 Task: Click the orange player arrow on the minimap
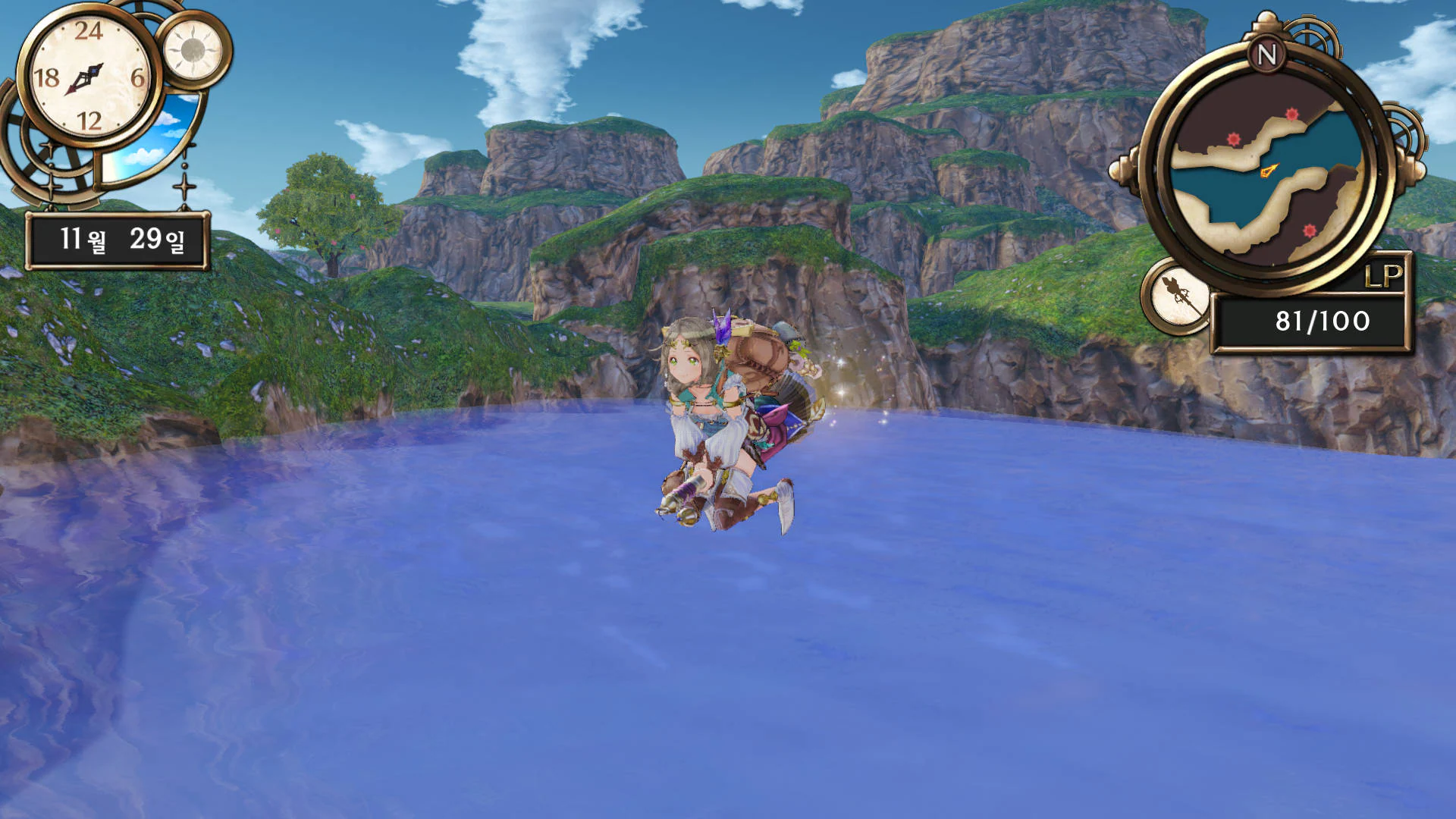[1269, 168]
